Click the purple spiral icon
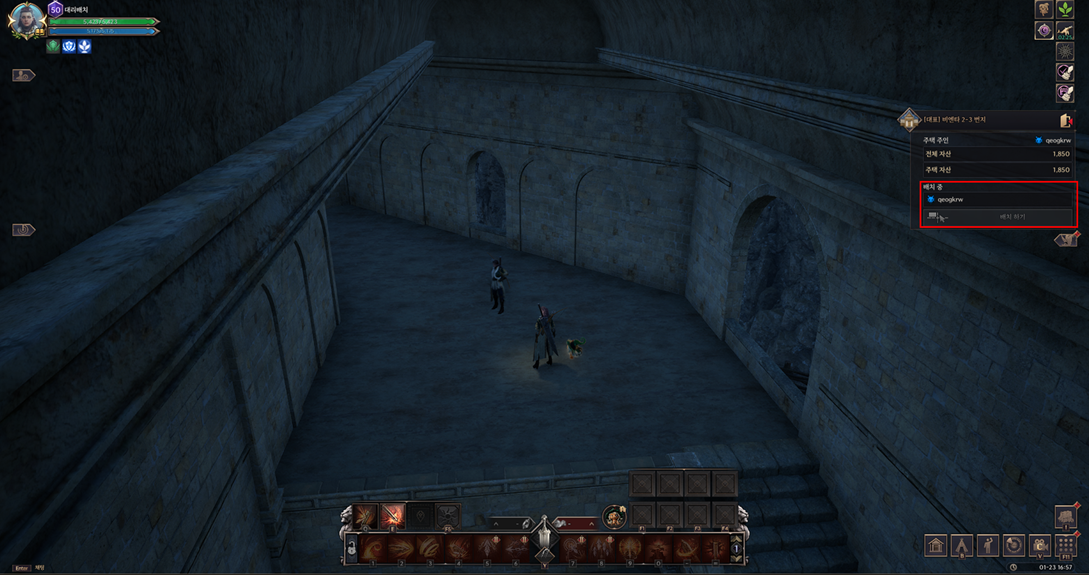This screenshot has width=1089, height=575. point(1044,31)
